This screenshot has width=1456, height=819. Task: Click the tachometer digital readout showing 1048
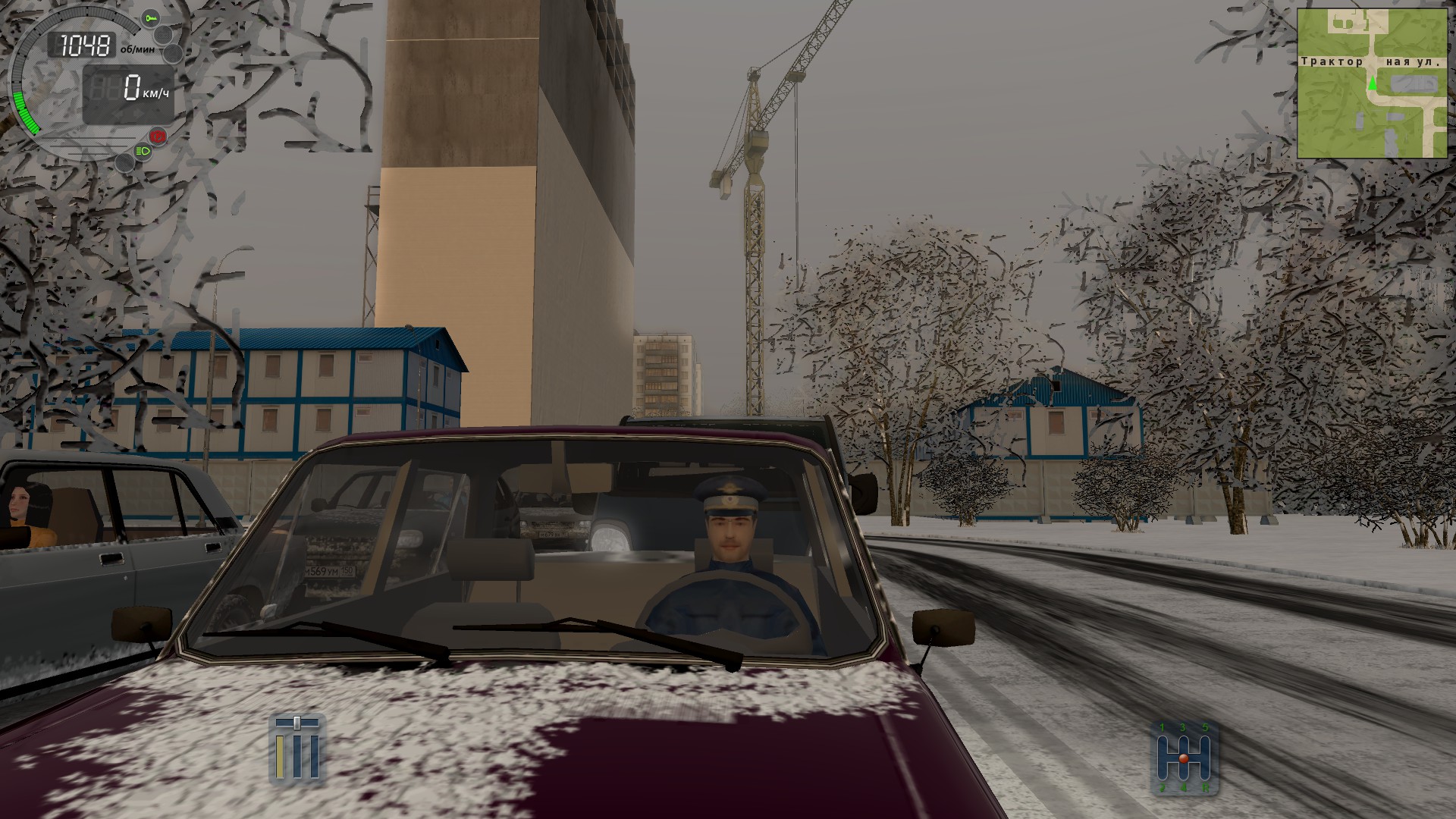84,45
